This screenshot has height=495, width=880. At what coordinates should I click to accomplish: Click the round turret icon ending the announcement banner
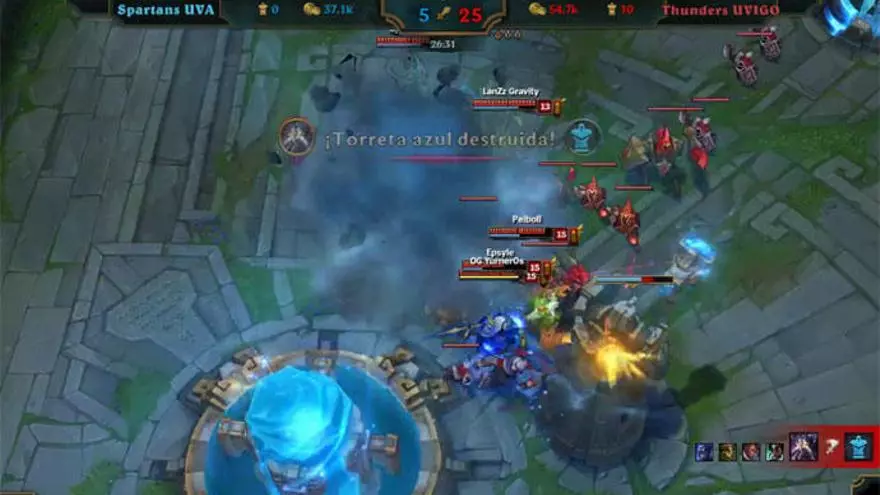point(581,137)
